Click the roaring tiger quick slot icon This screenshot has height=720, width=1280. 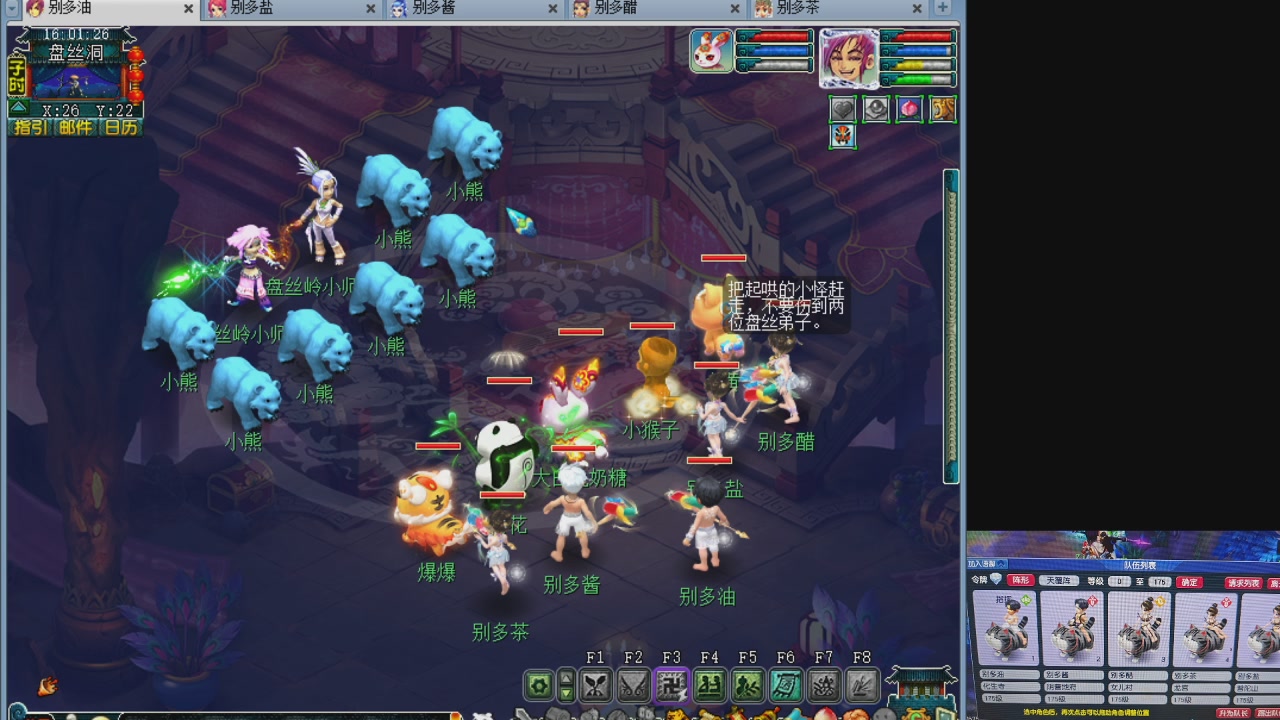(942, 109)
